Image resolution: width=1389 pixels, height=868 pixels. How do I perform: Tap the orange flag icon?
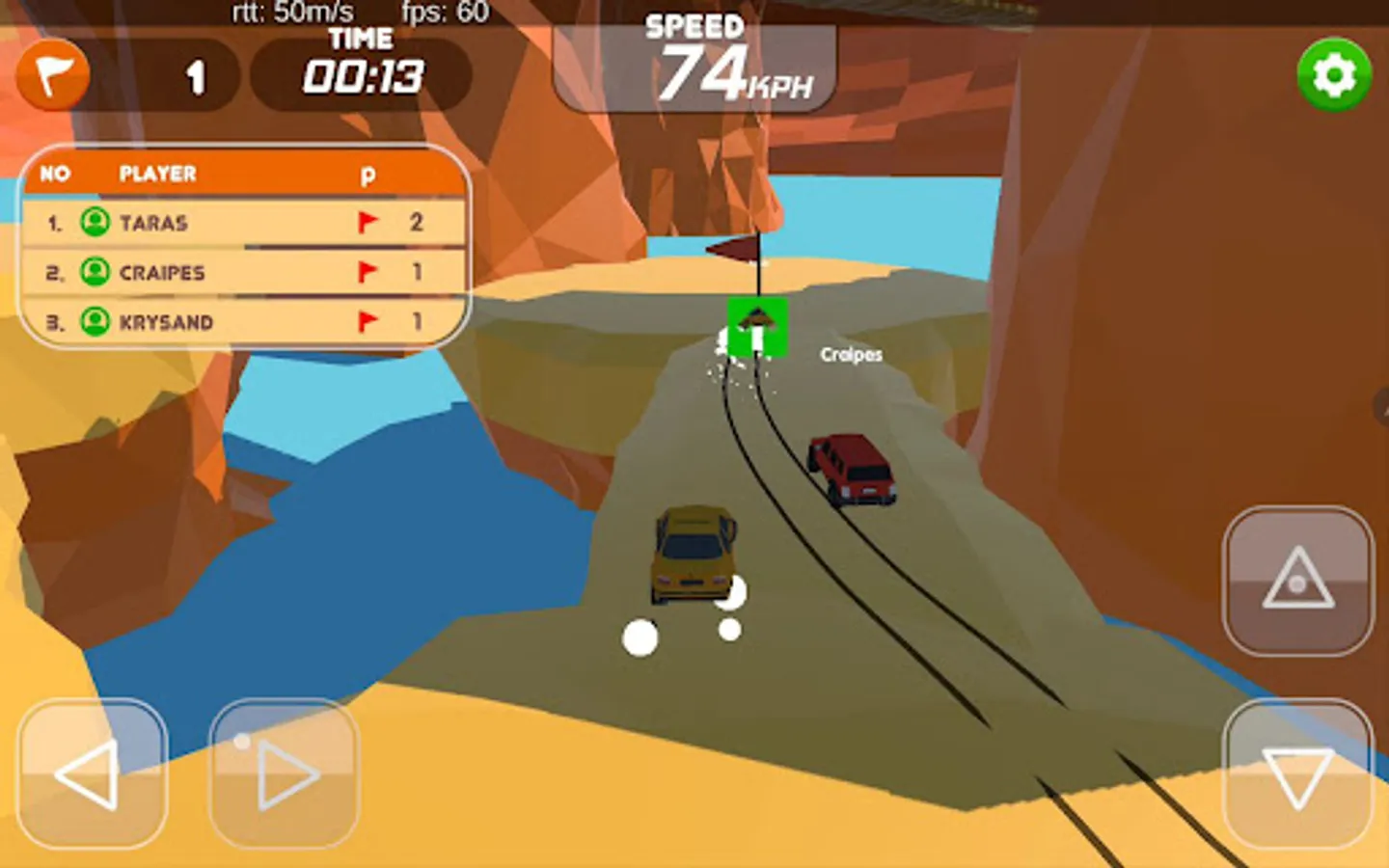(53, 74)
